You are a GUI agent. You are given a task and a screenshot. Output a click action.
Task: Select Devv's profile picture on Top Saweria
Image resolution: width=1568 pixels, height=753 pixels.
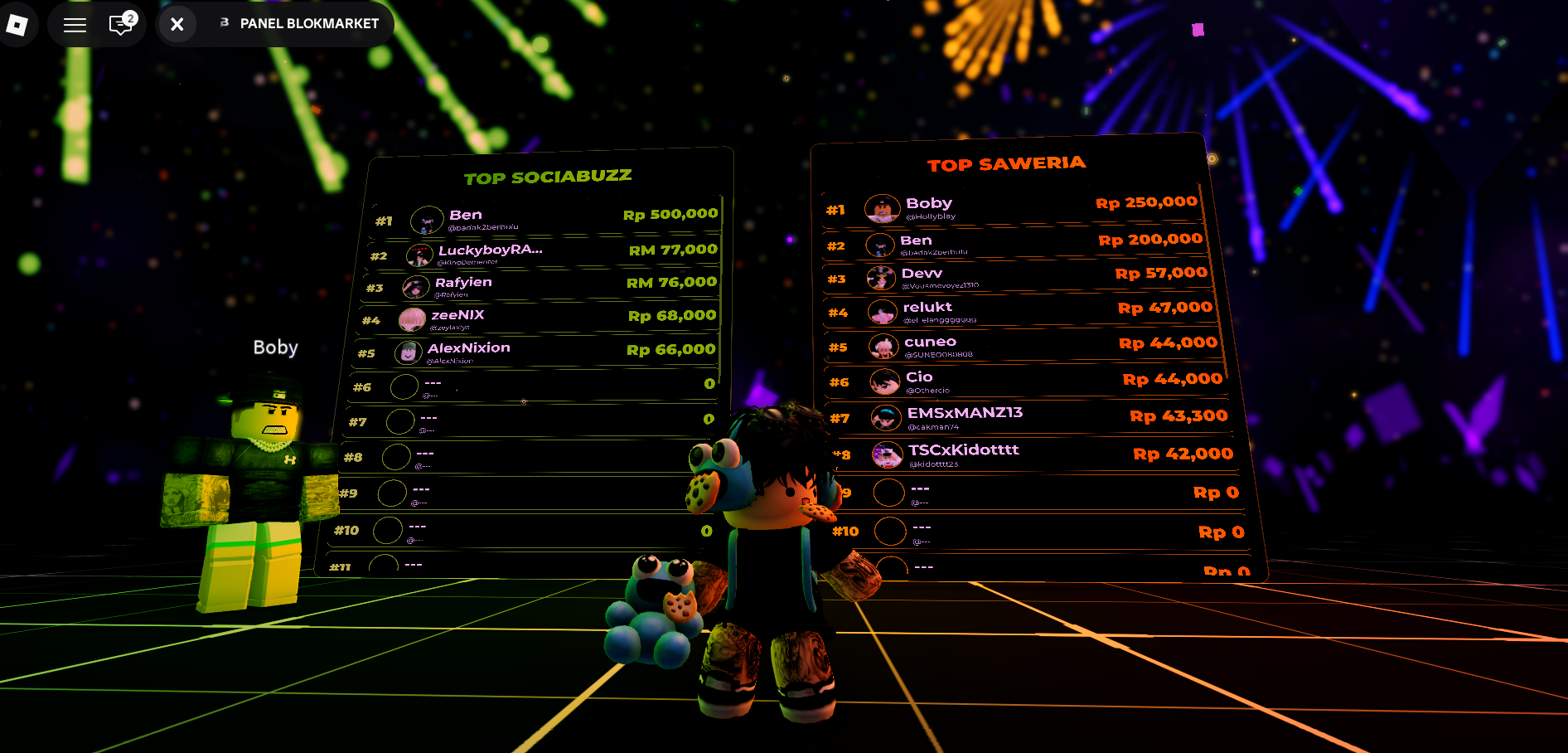pyautogui.click(x=883, y=279)
